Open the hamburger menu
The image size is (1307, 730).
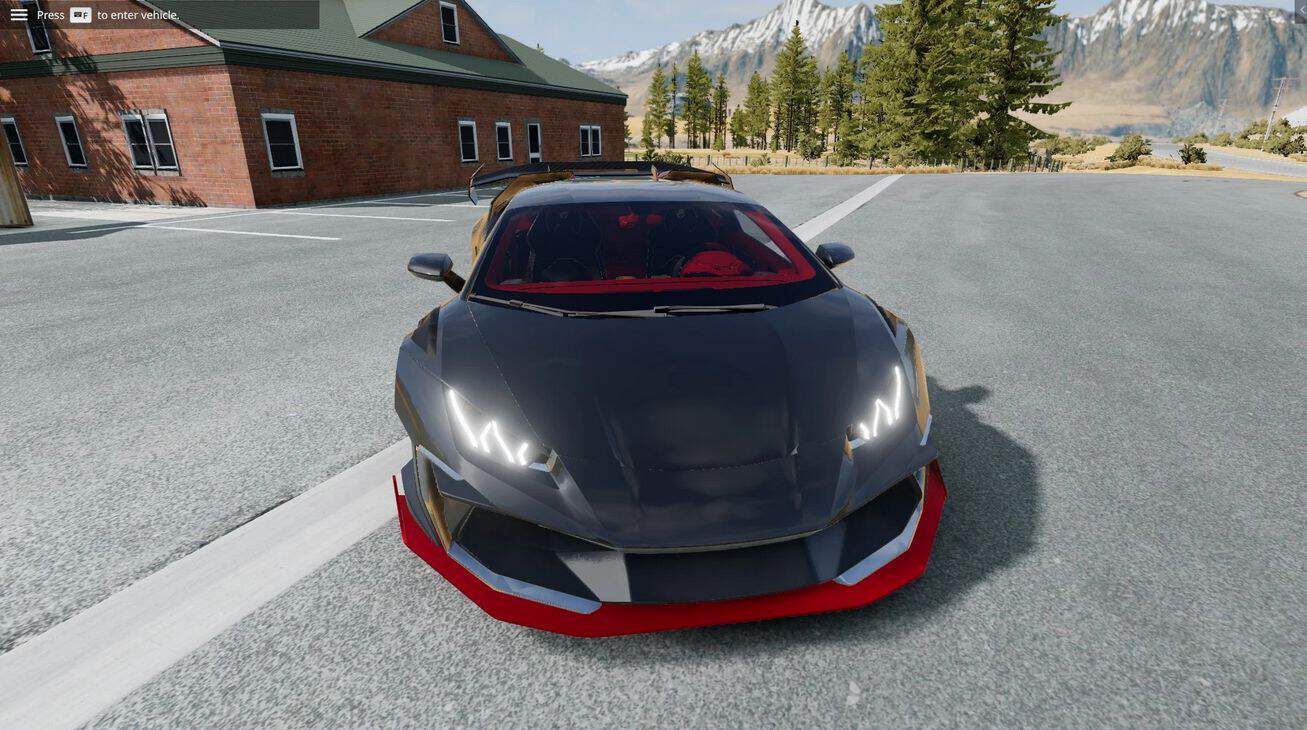point(19,15)
